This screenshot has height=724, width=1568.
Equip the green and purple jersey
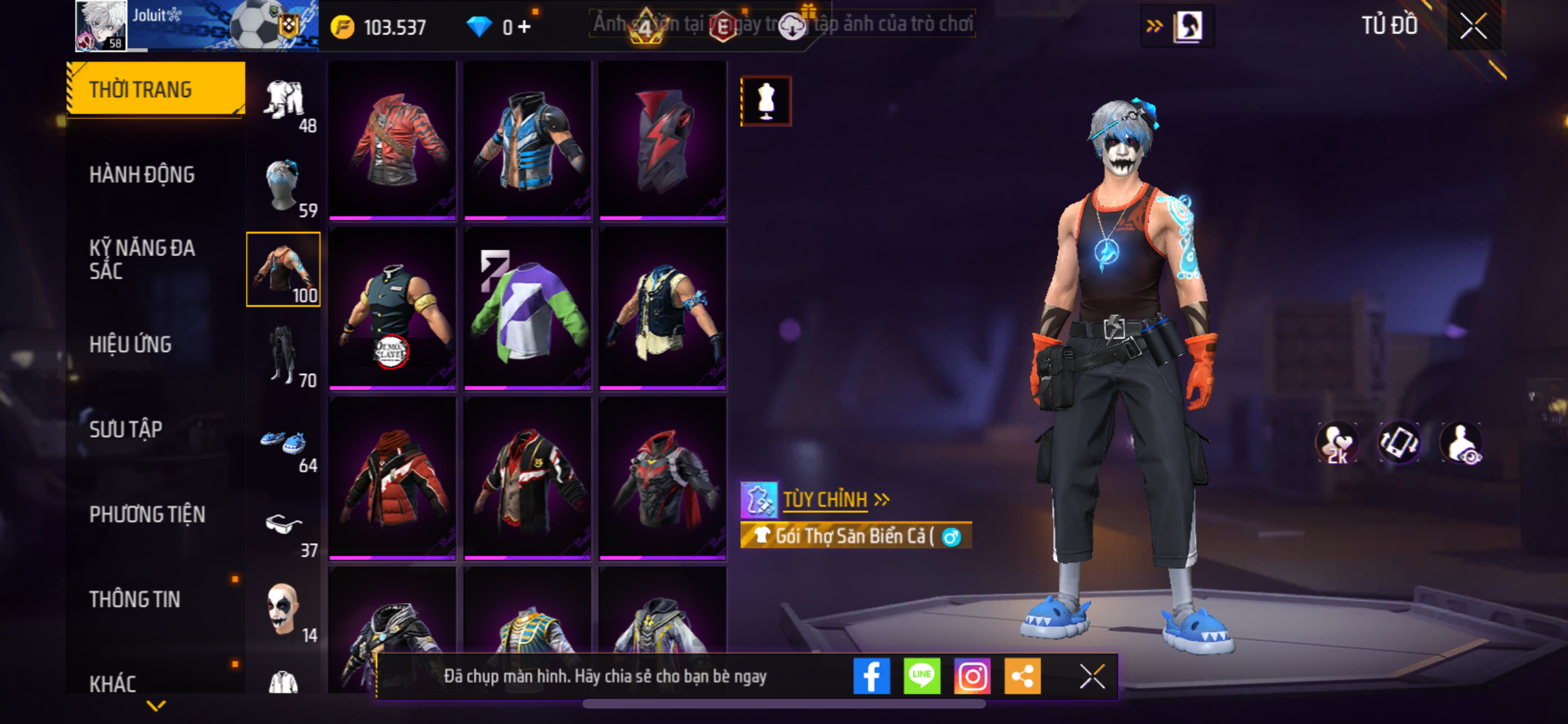pos(527,309)
